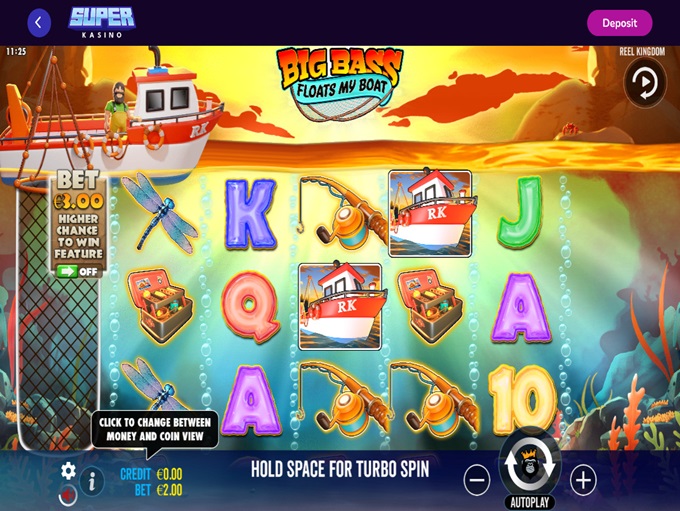Image resolution: width=680 pixels, height=511 pixels.
Task: Open the replay history circular arrow icon
Action: (645, 84)
